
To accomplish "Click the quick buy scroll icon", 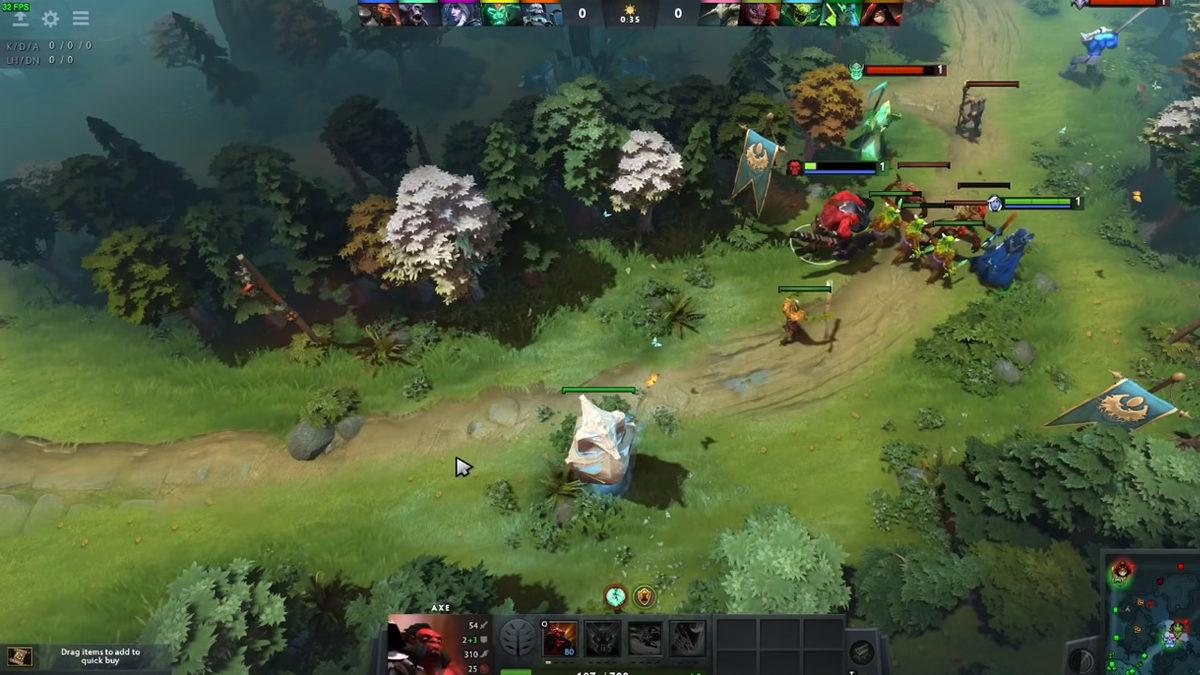I will pos(20,656).
